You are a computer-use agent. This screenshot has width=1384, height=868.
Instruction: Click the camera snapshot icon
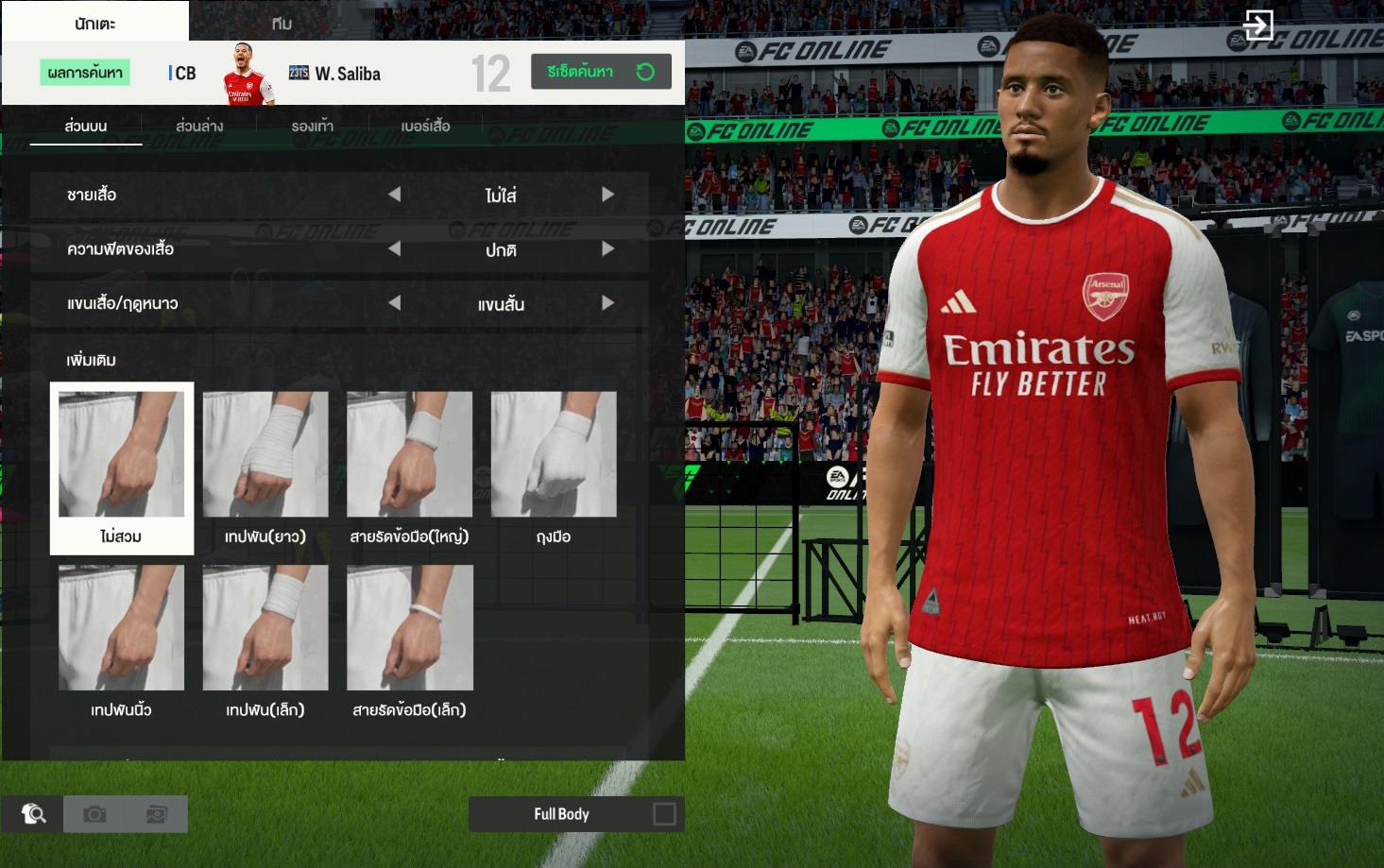94,814
